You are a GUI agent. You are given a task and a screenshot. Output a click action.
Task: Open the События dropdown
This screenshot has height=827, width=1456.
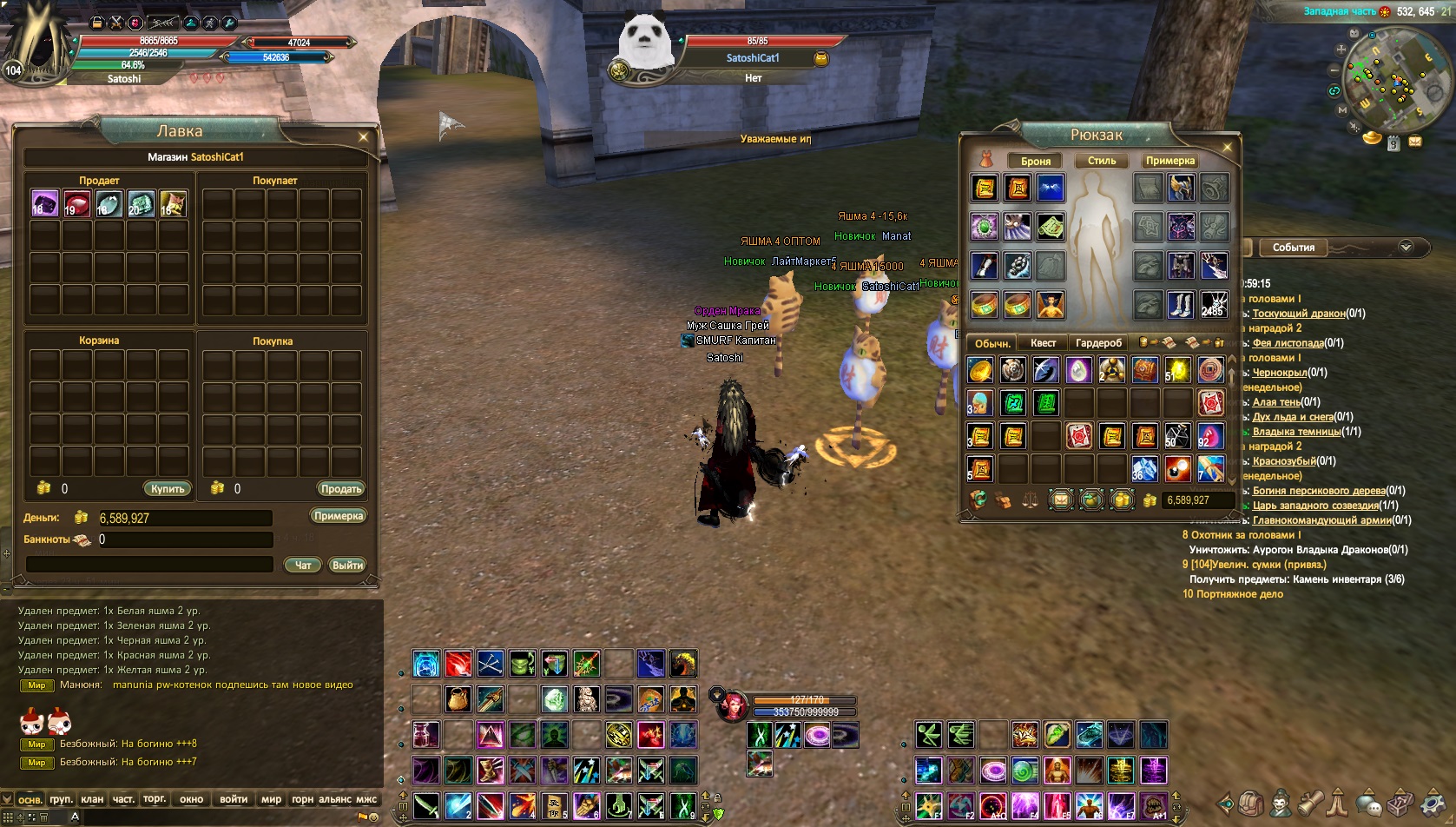click(x=1406, y=248)
